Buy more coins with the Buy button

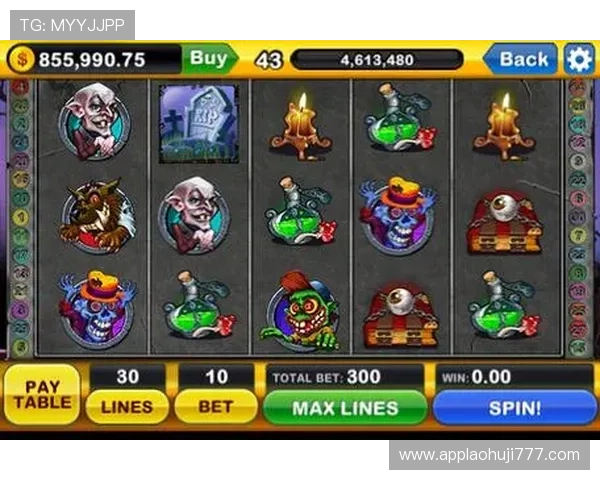click(209, 59)
